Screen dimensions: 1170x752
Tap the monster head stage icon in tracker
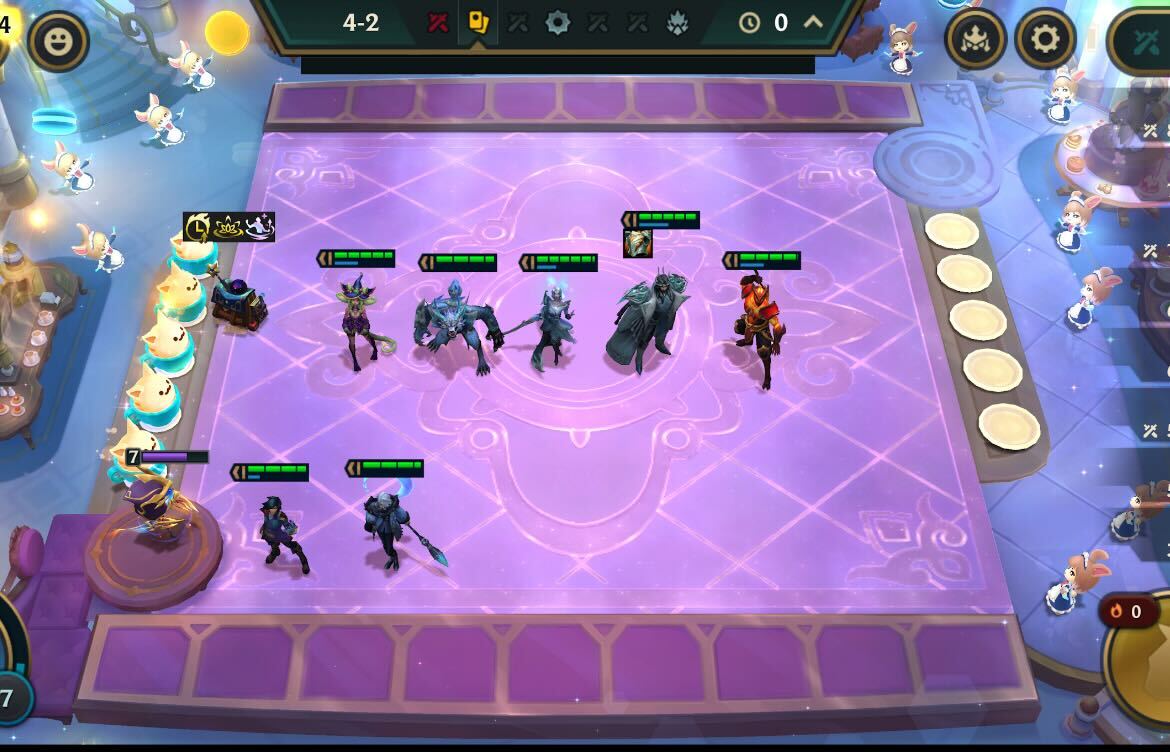[677, 22]
